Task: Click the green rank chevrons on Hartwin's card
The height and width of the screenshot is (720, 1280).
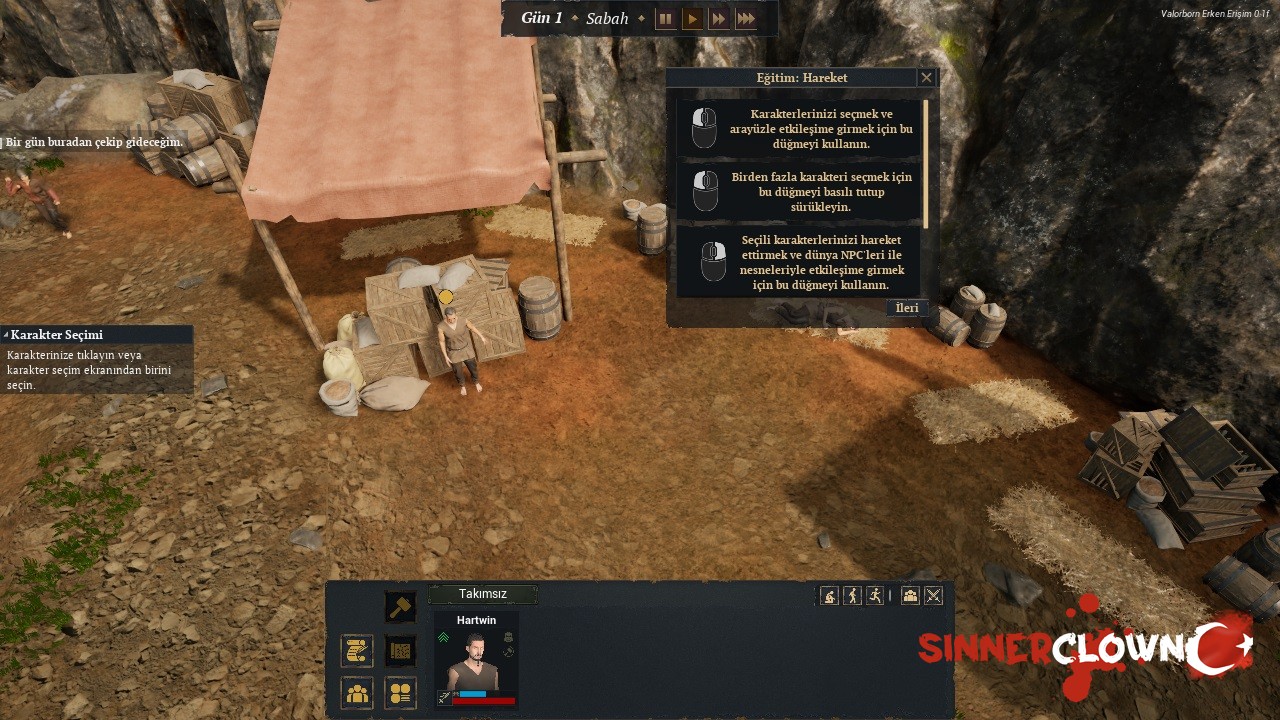Action: [444, 637]
